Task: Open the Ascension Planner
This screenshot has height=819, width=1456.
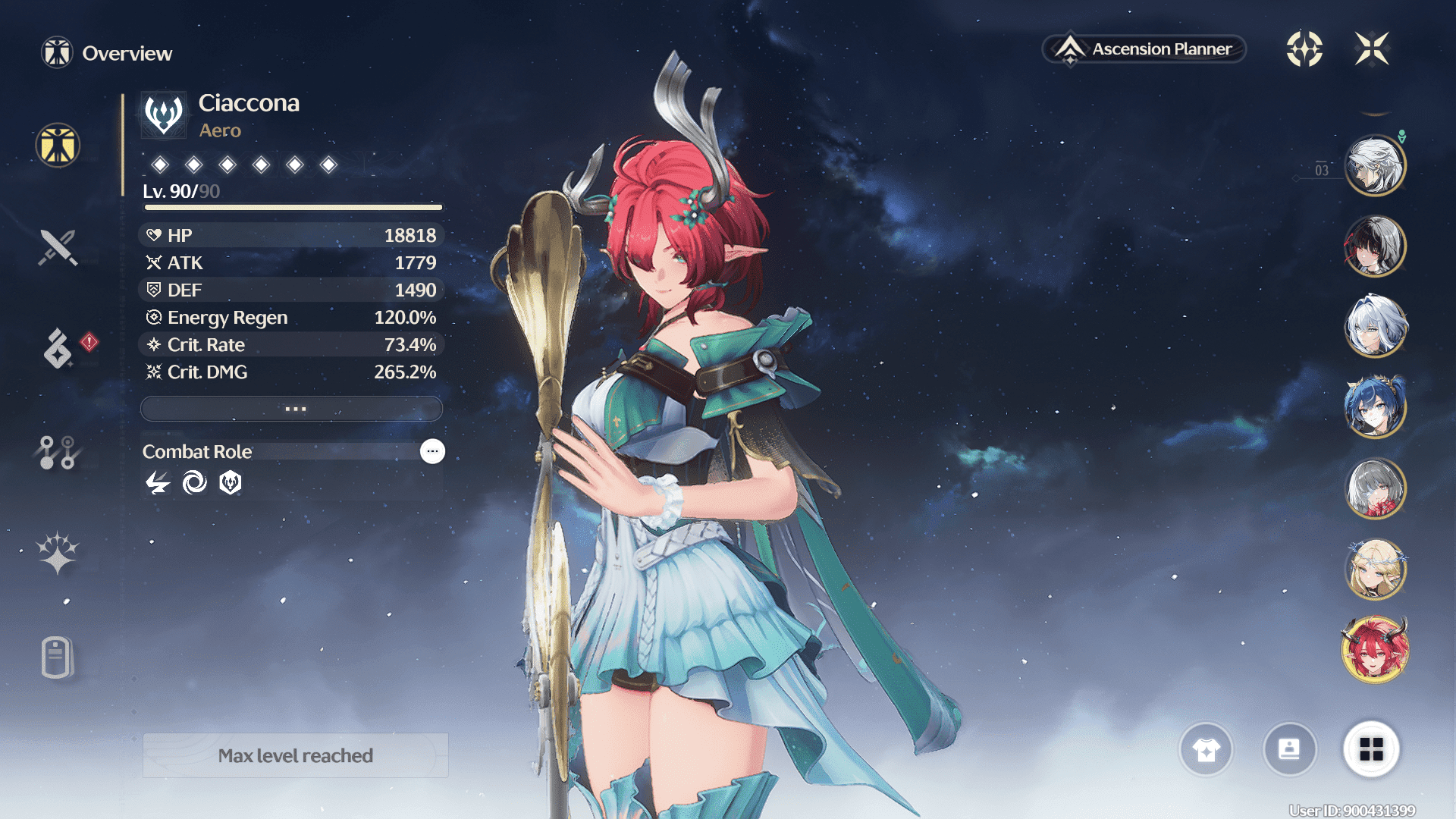Action: tap(1145, 49)
